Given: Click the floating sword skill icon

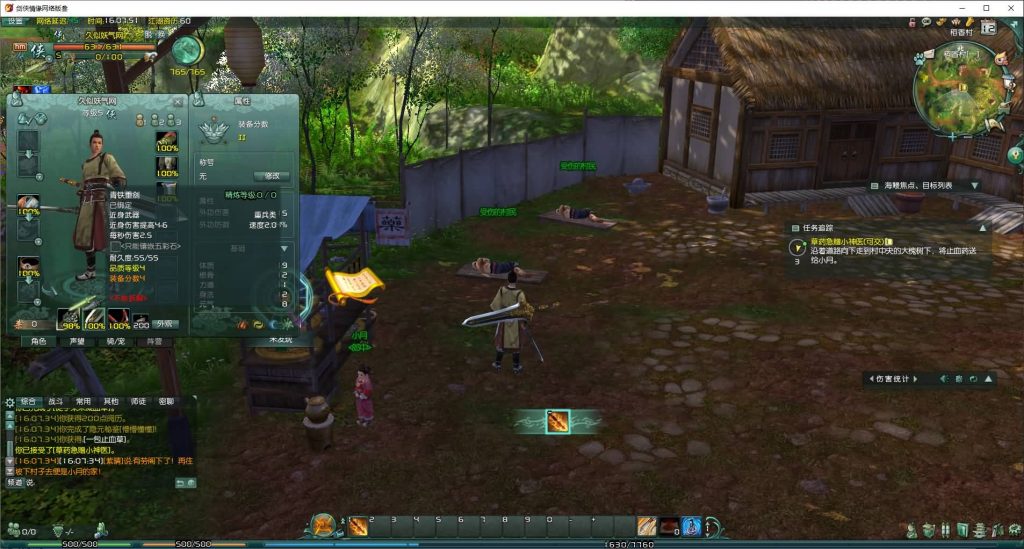Looking at the screenshot, I should pyautogui.click(x=558, y=422).
